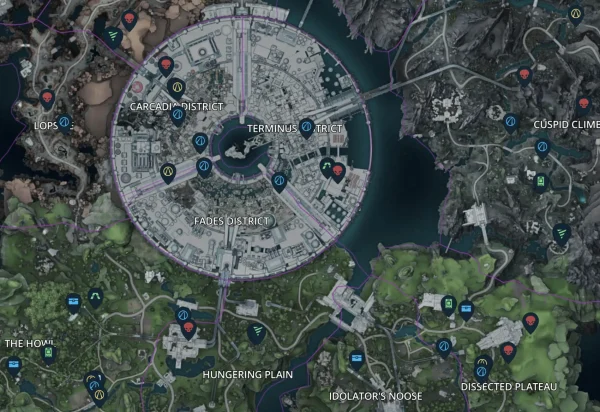
Task: Select the green striped marker northwest of the city
Action: click(113, 36)
